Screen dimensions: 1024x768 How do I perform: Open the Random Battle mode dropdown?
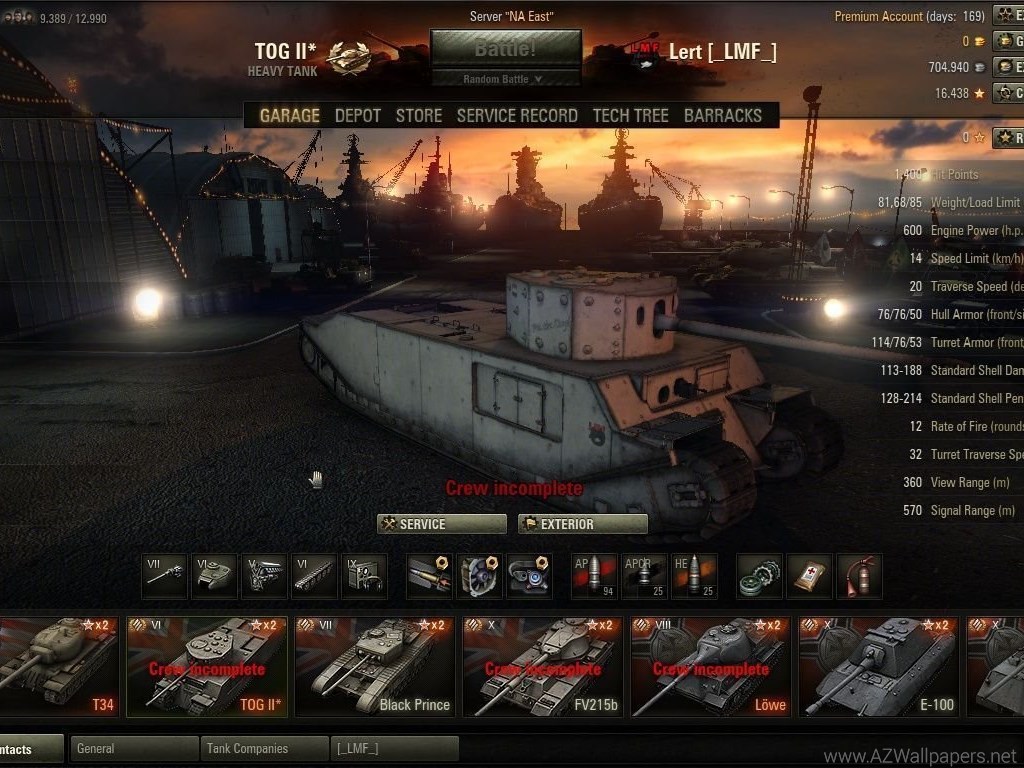pyautogui.click(x=505, y=79)
